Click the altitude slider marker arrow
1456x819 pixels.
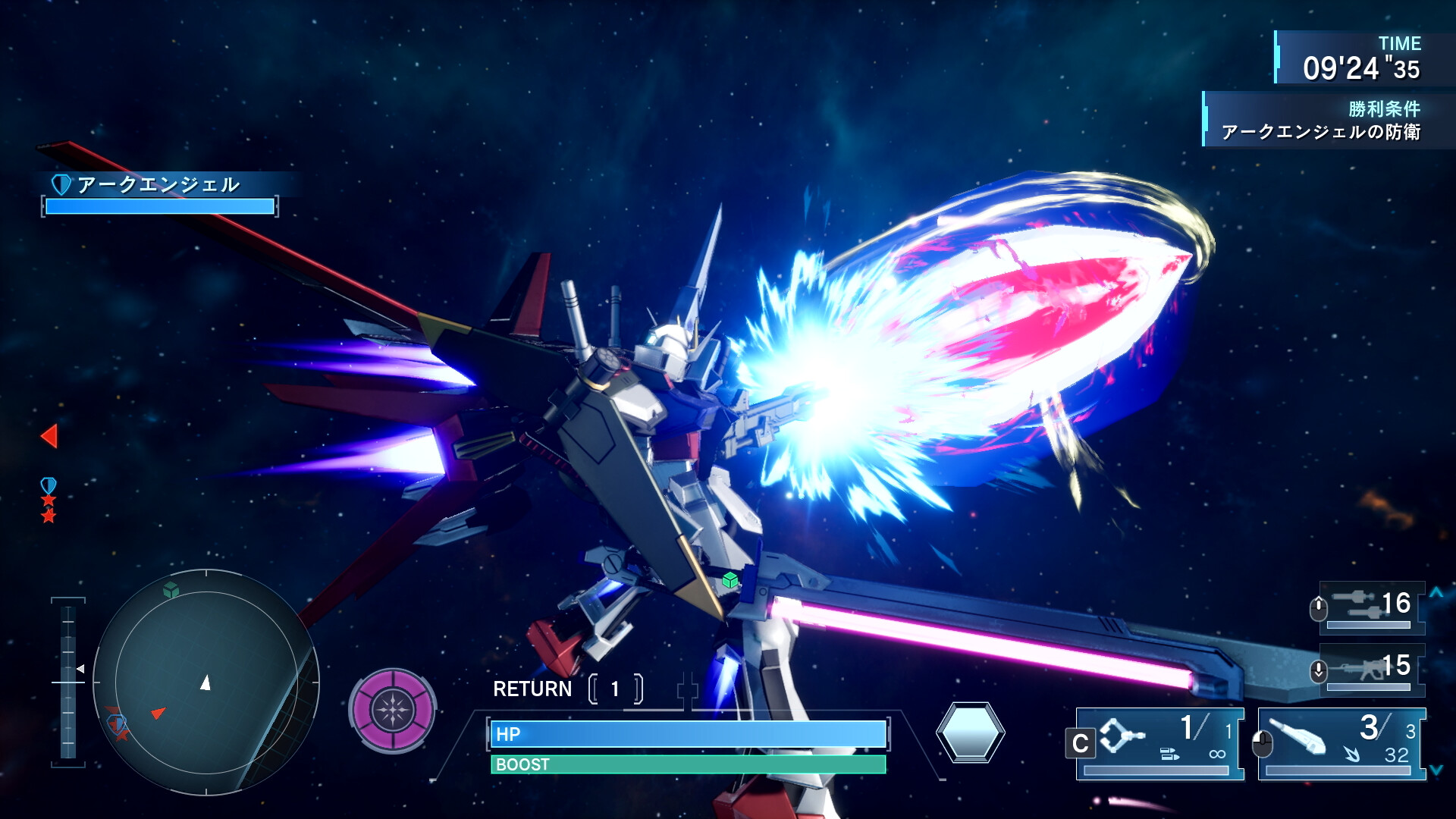[x=80, y=669]
